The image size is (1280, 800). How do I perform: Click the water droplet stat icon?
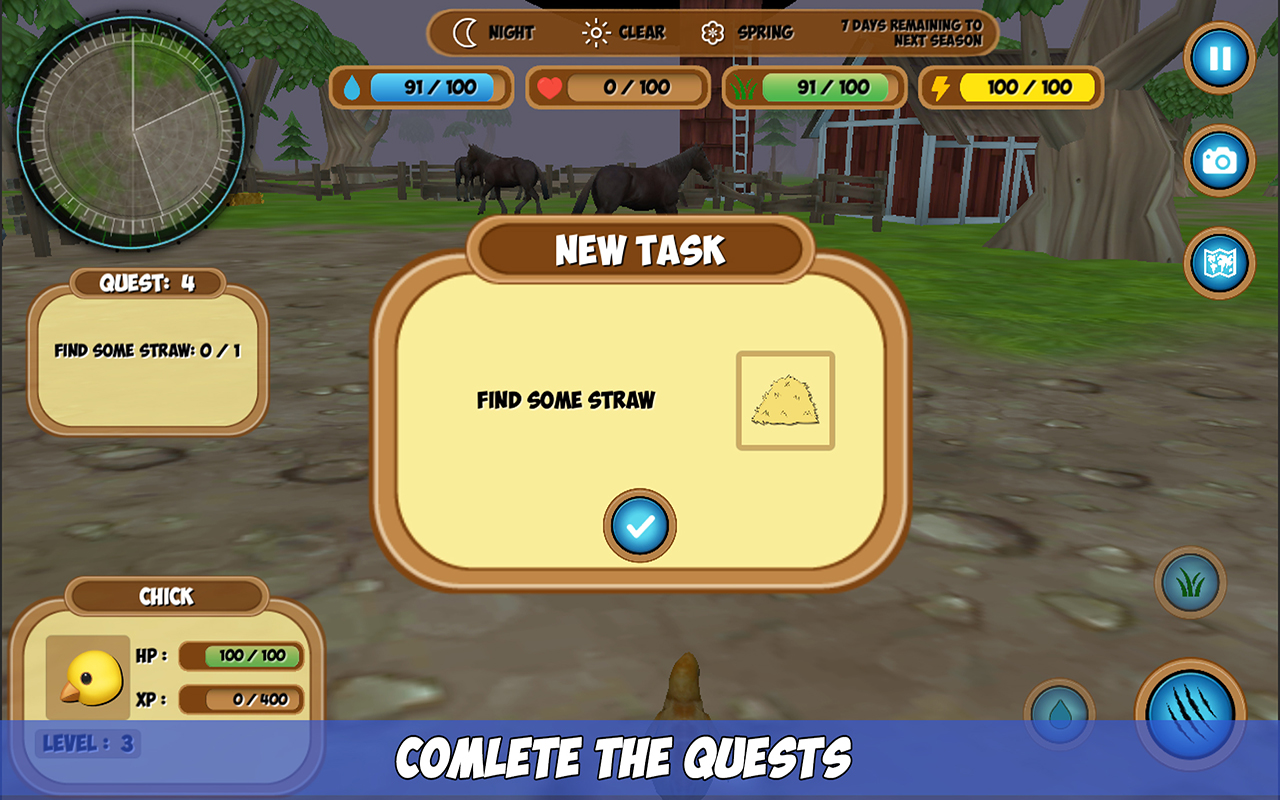pos(352,88)
